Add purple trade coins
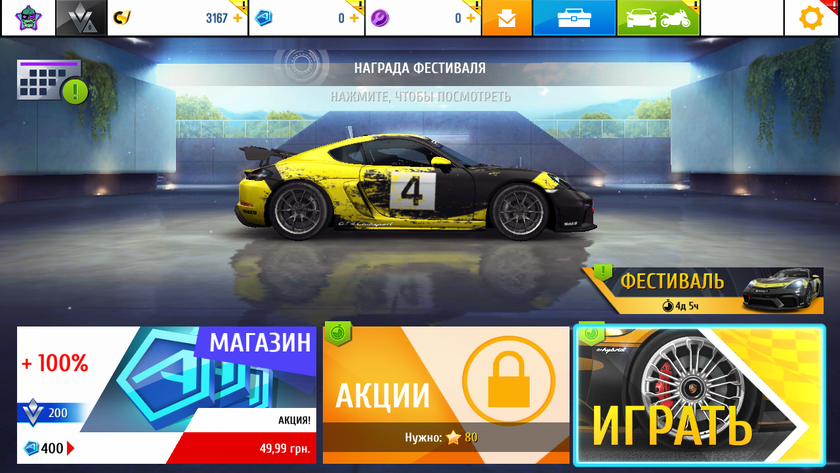This screenshot has height=473, width=840. [472, 18]
